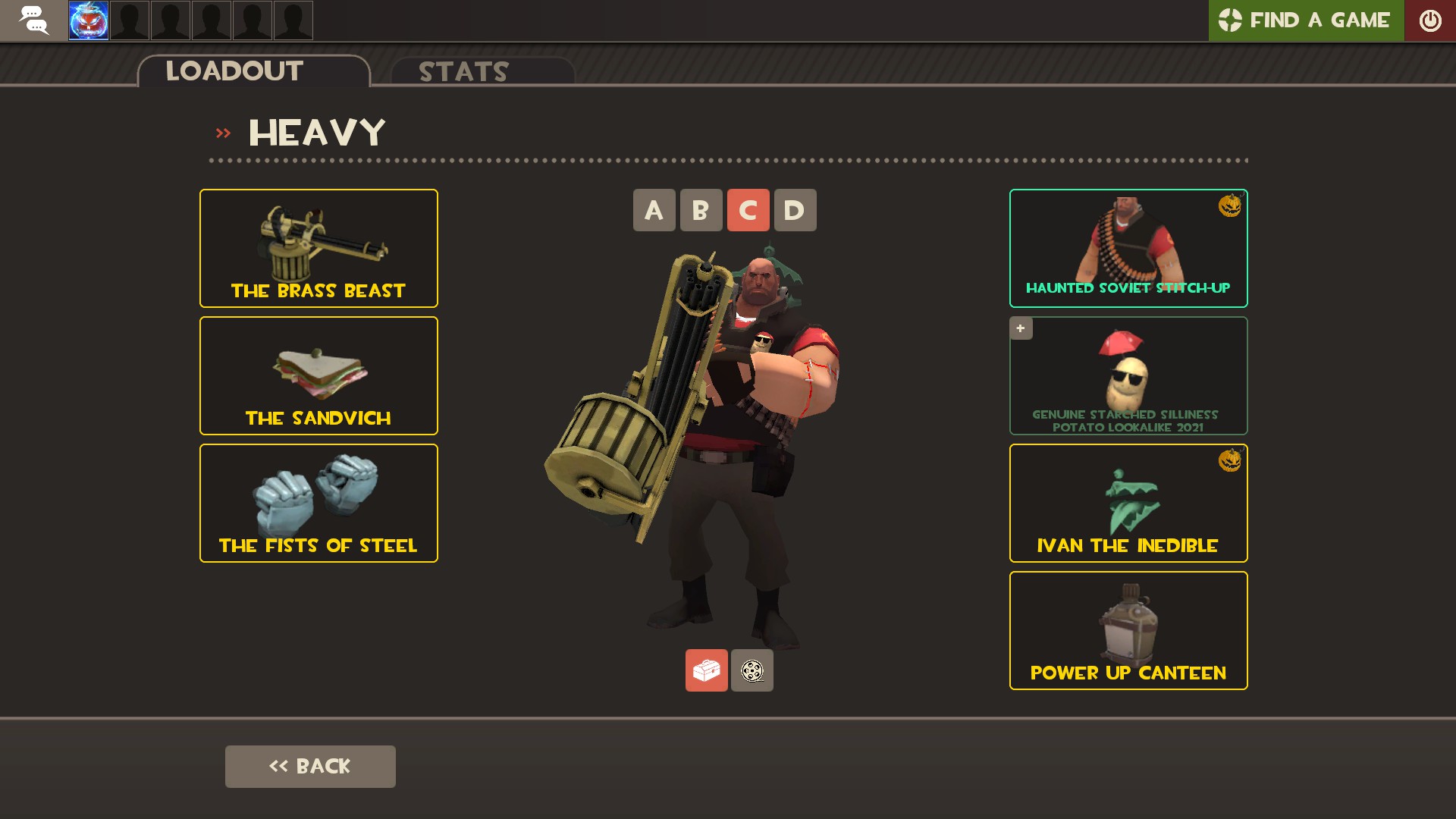Open the Haunted Soviet Stitch-Up cosmetic slot
This screenshot has width=1456, height=819.
click(x=1128, y=248)
